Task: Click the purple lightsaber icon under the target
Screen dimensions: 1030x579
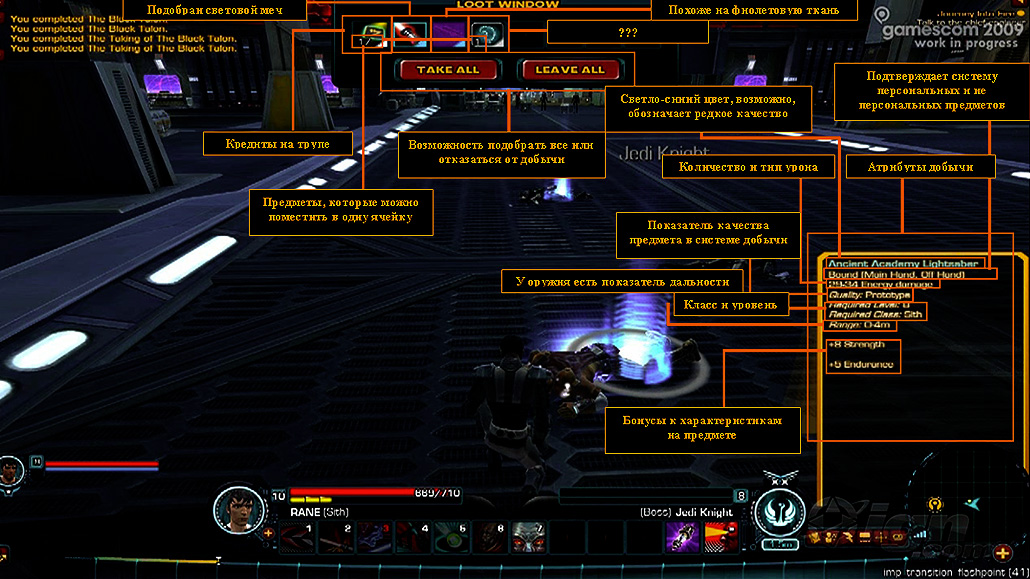Action: point(681,537)
